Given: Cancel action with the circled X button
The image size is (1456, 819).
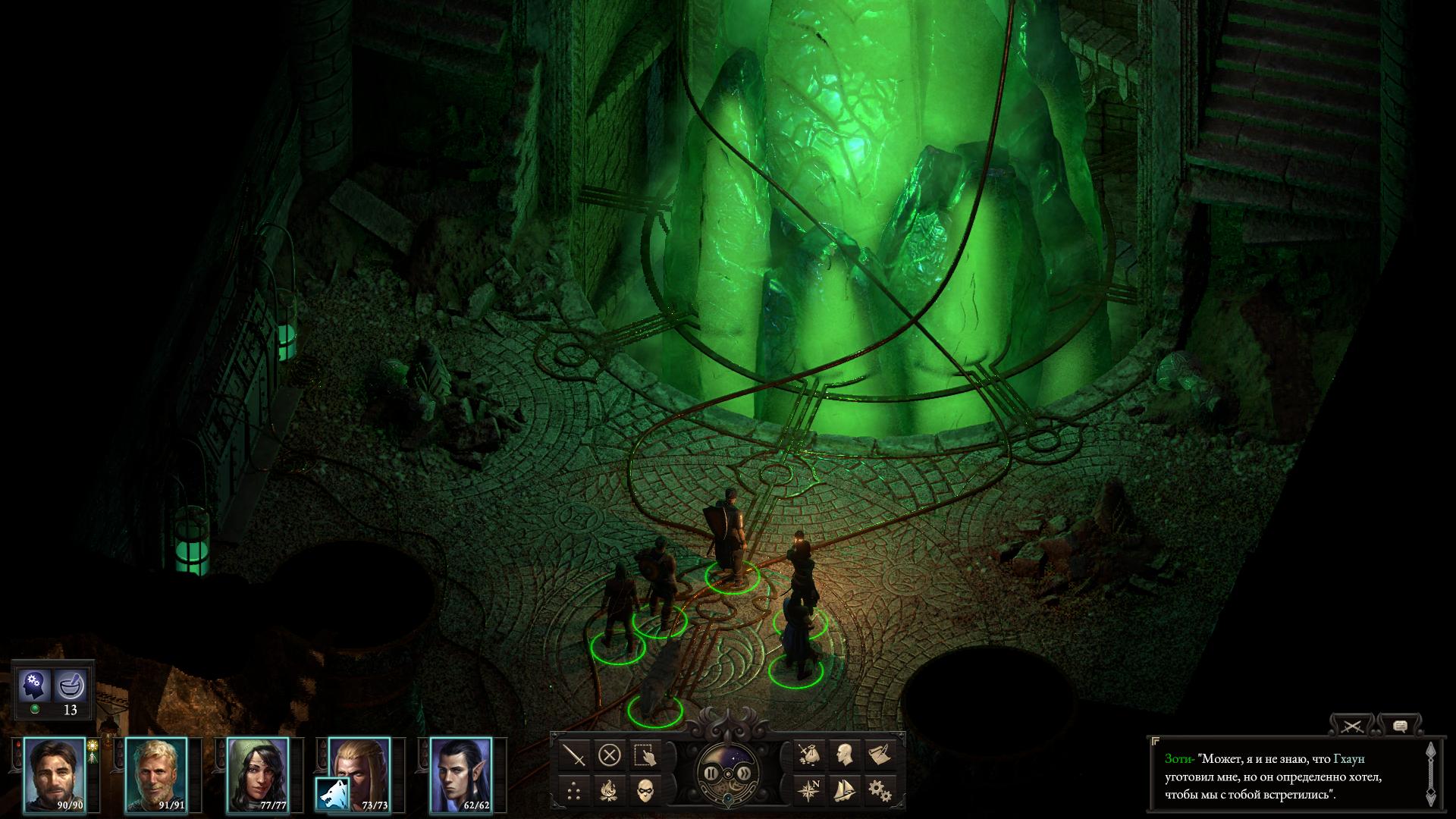Looking at the screenshot, I should click(610, 755).
